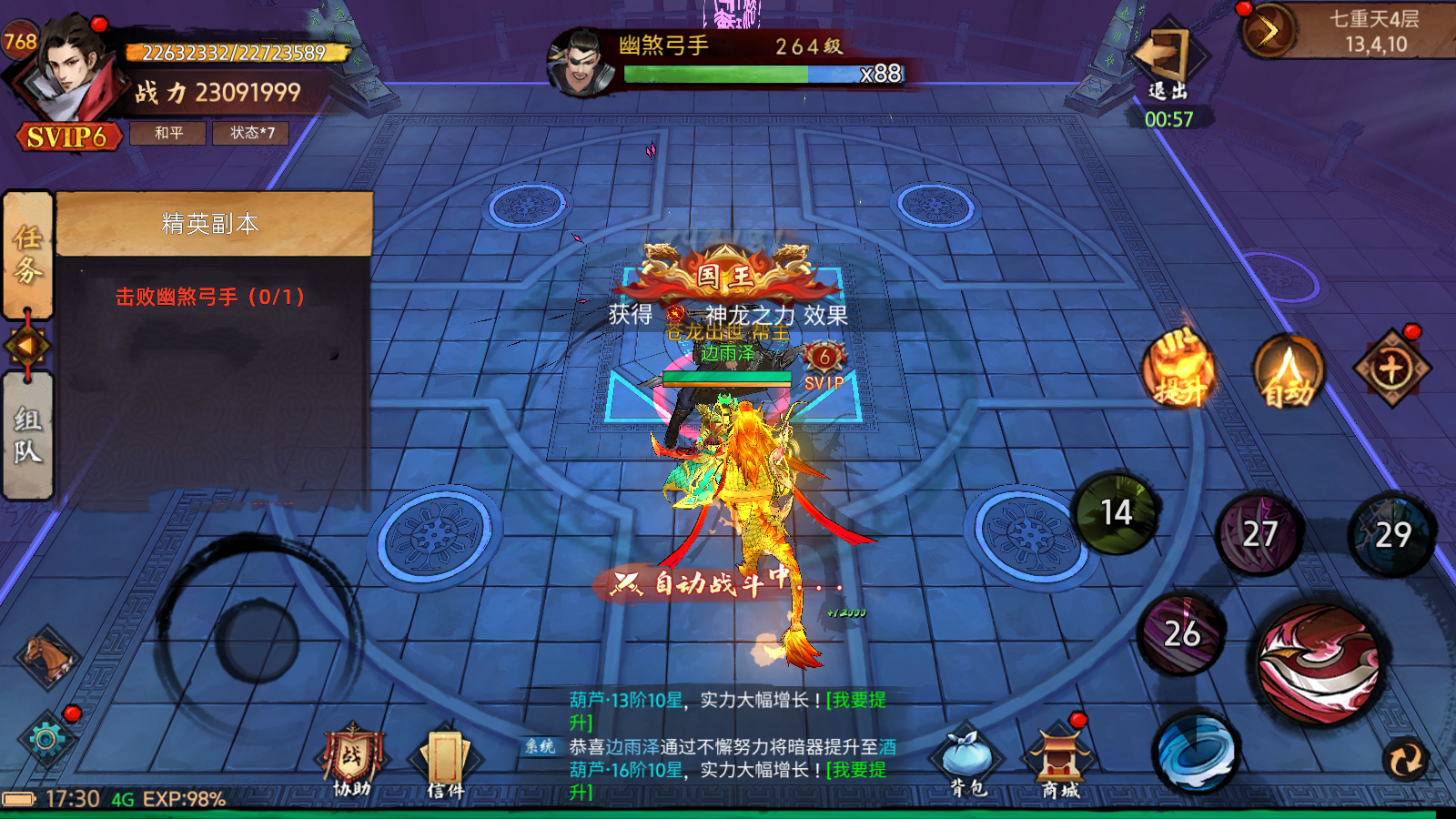Switch to the 组队 team tab
Viewport: 1456px width, 819px height.
28,435
